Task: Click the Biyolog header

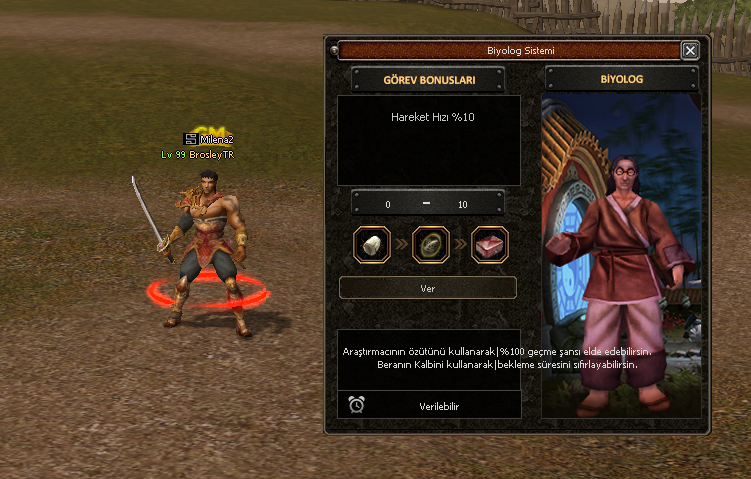Action: 621,79
